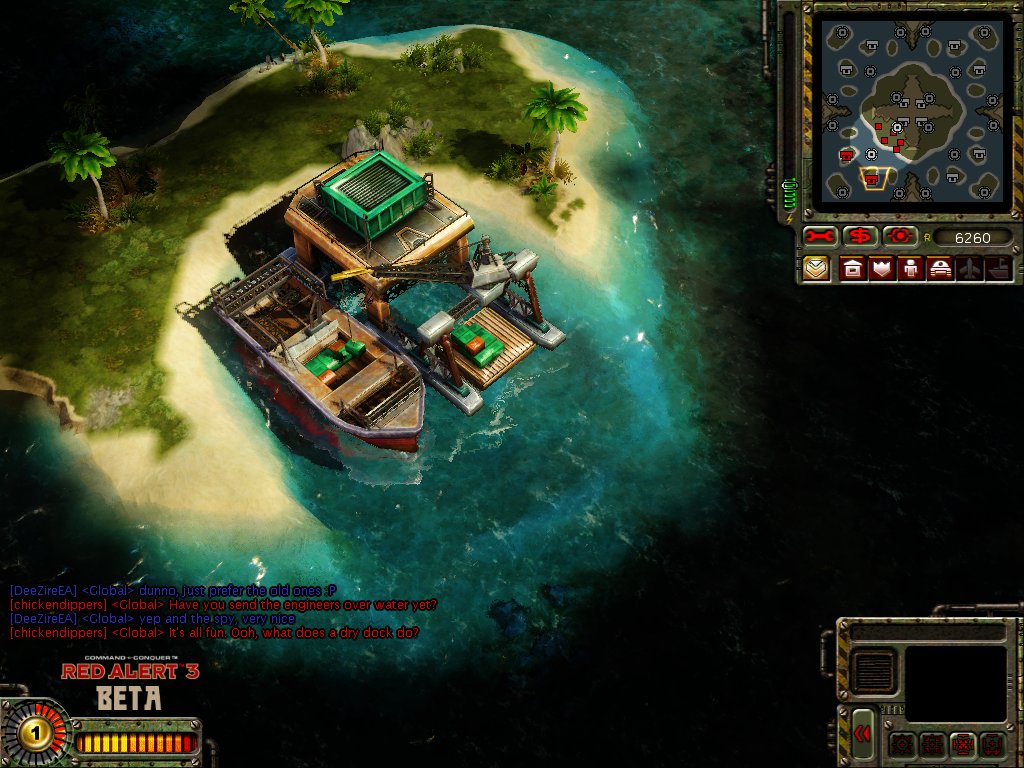Activate the red wrench repair button
The height and width of the screenshot is (768, 1024).
click(820, 237)
